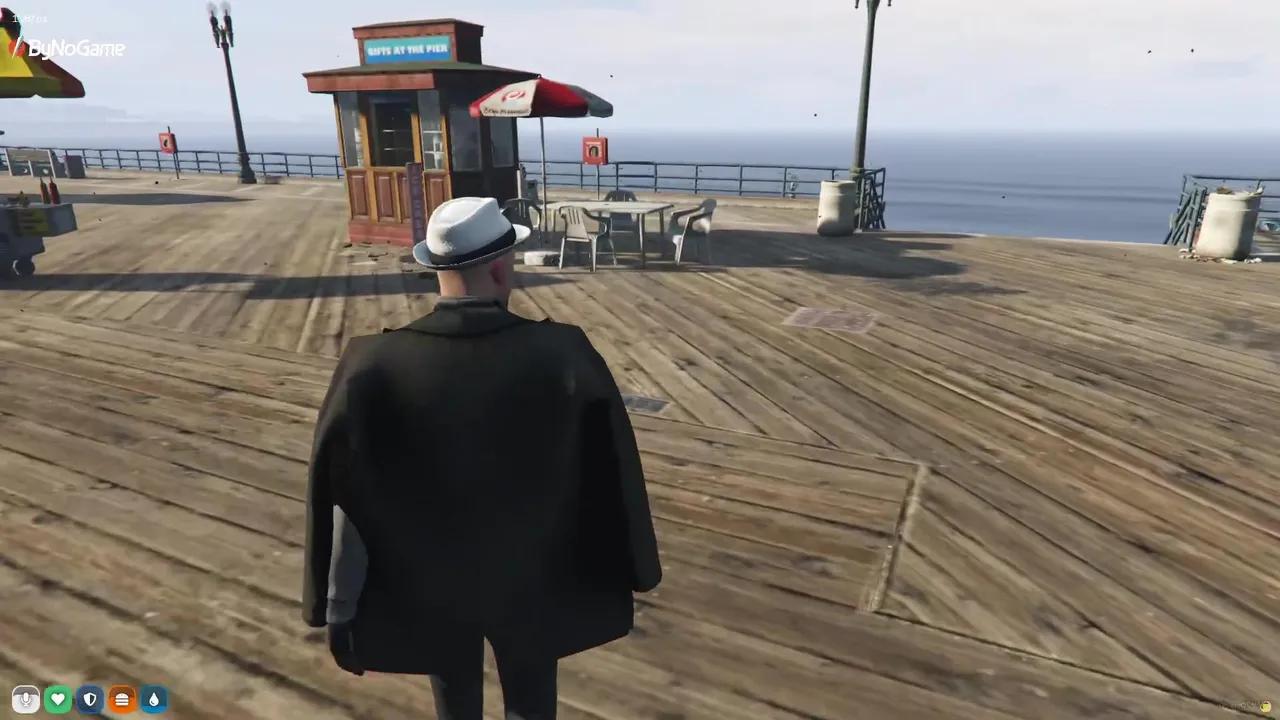This screenshot has height=720, width=1280.
Task: Click the red life preserver ring on the railing
Action: pyautogui.click(x=593, y=148)
